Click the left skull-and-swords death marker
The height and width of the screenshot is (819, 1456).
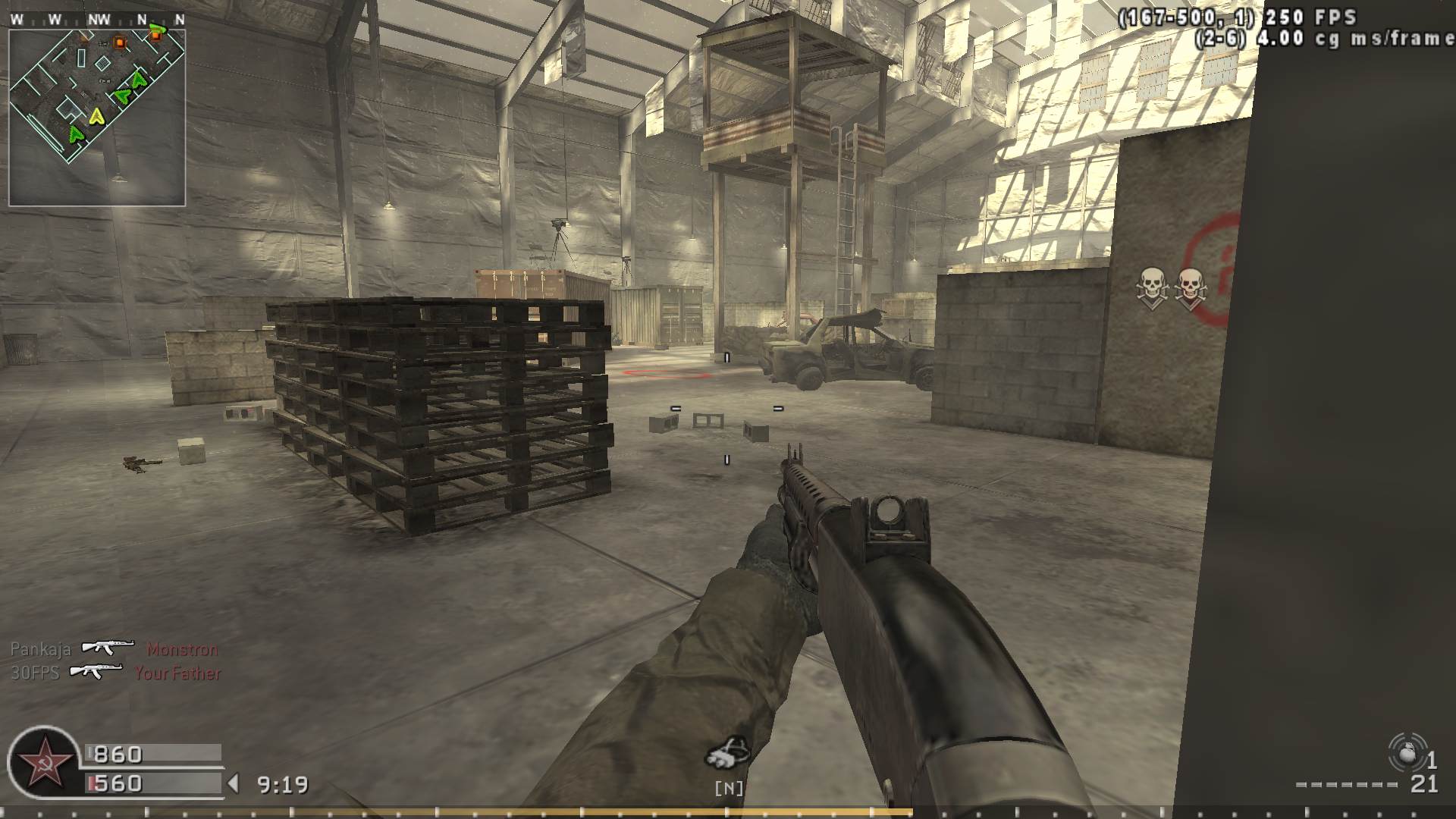coord(1151,285)
